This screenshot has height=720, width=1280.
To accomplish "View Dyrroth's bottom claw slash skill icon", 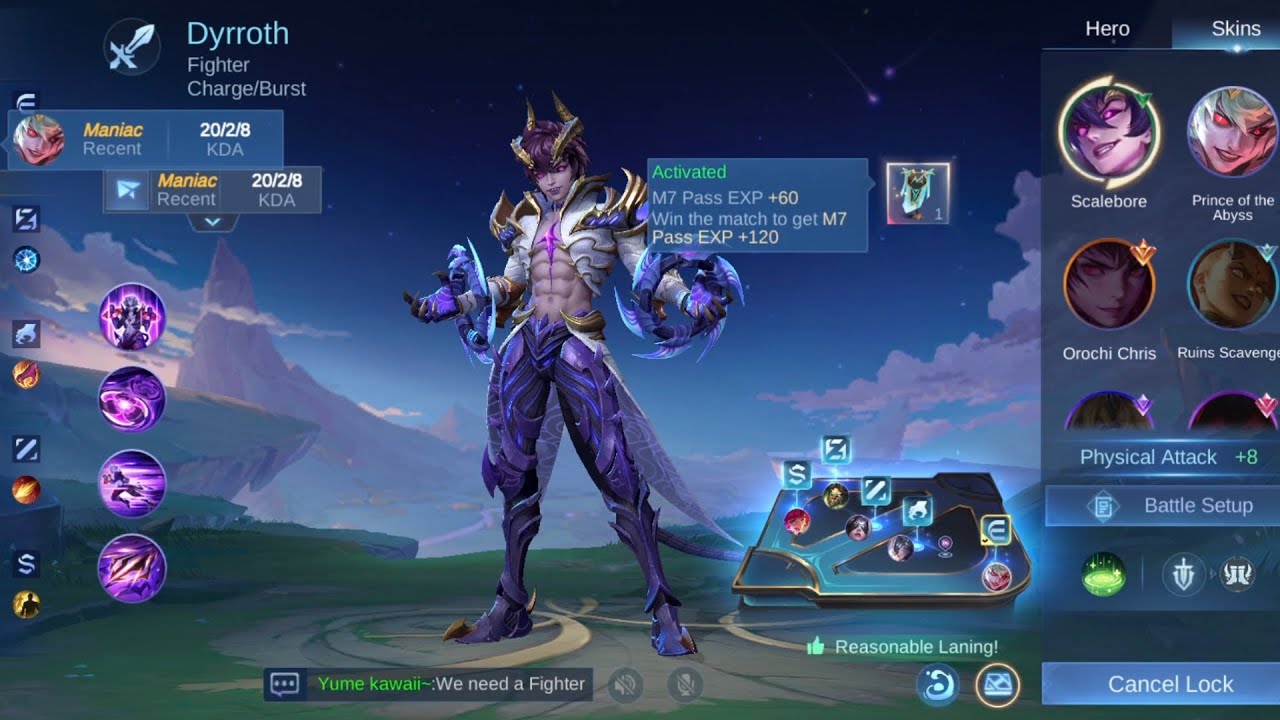I will [x=131, y=567].
